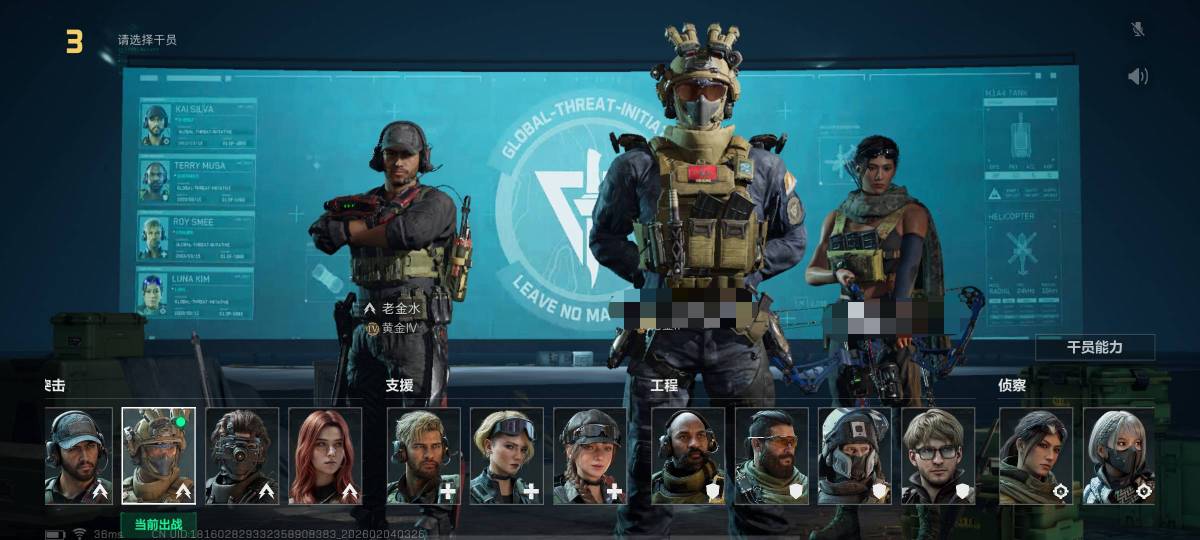Select the engineer with blond hair and glasses
1200x540 pixels.
[x=937, y=455]
